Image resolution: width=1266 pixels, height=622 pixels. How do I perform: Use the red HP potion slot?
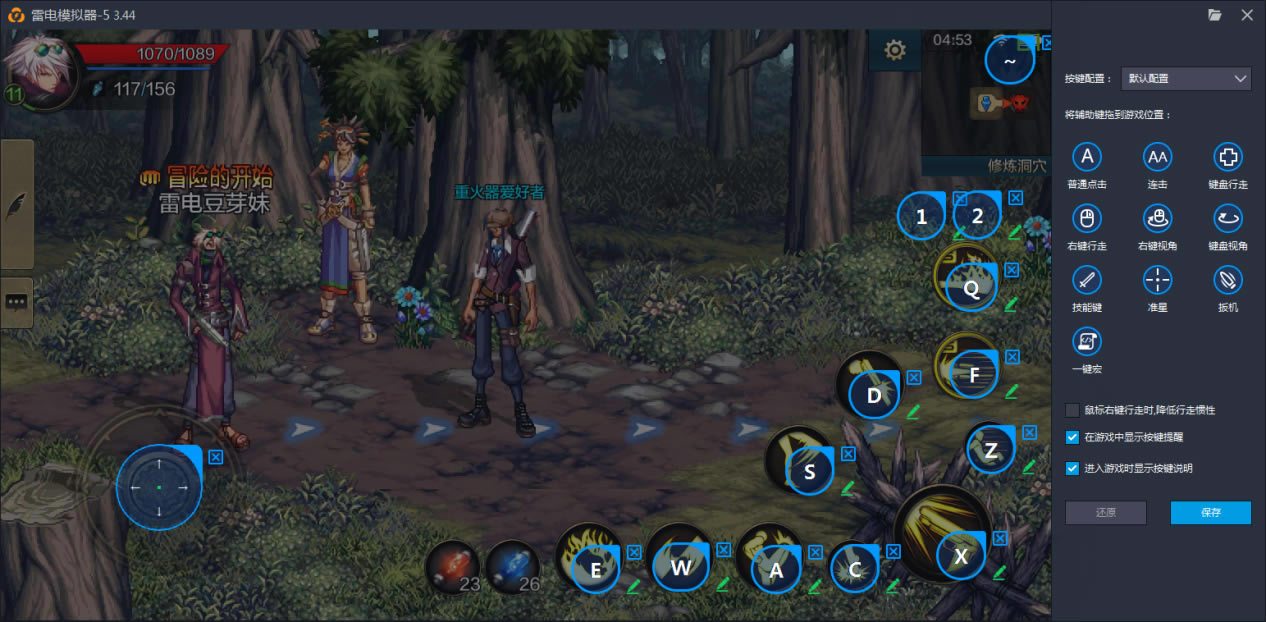coord(452,566)
